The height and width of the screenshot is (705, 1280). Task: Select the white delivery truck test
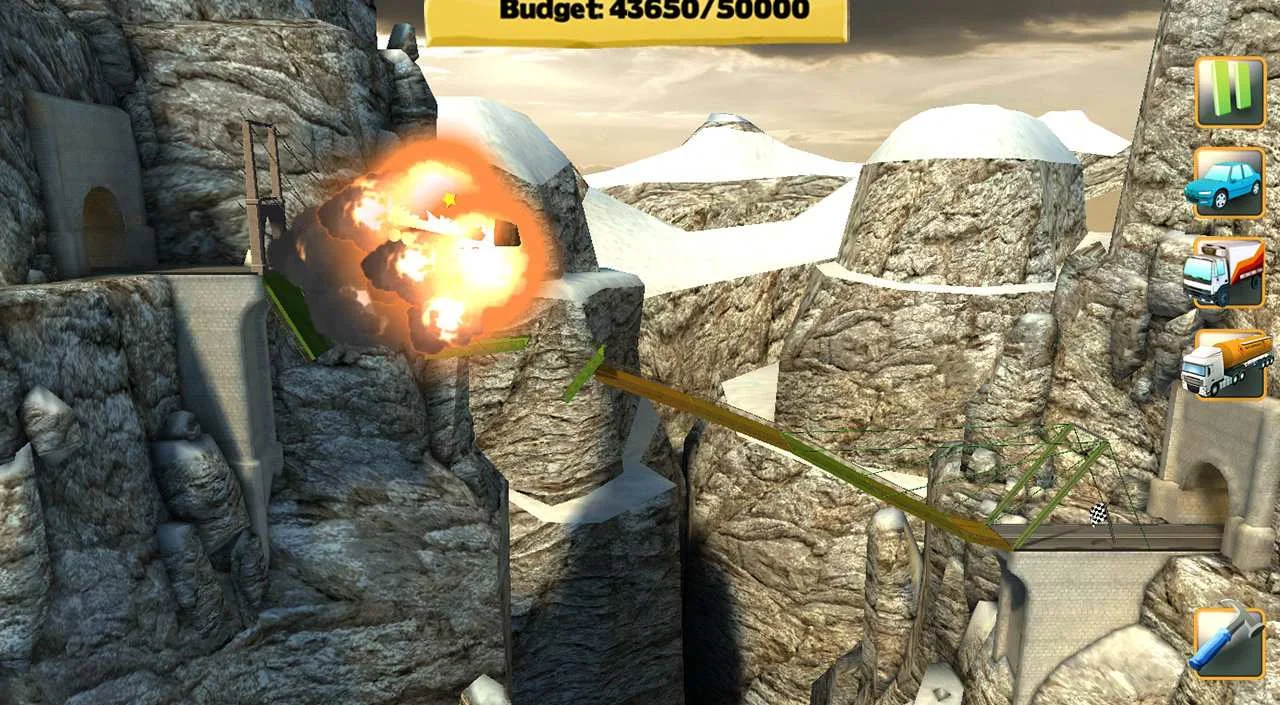pos(1229,273)
